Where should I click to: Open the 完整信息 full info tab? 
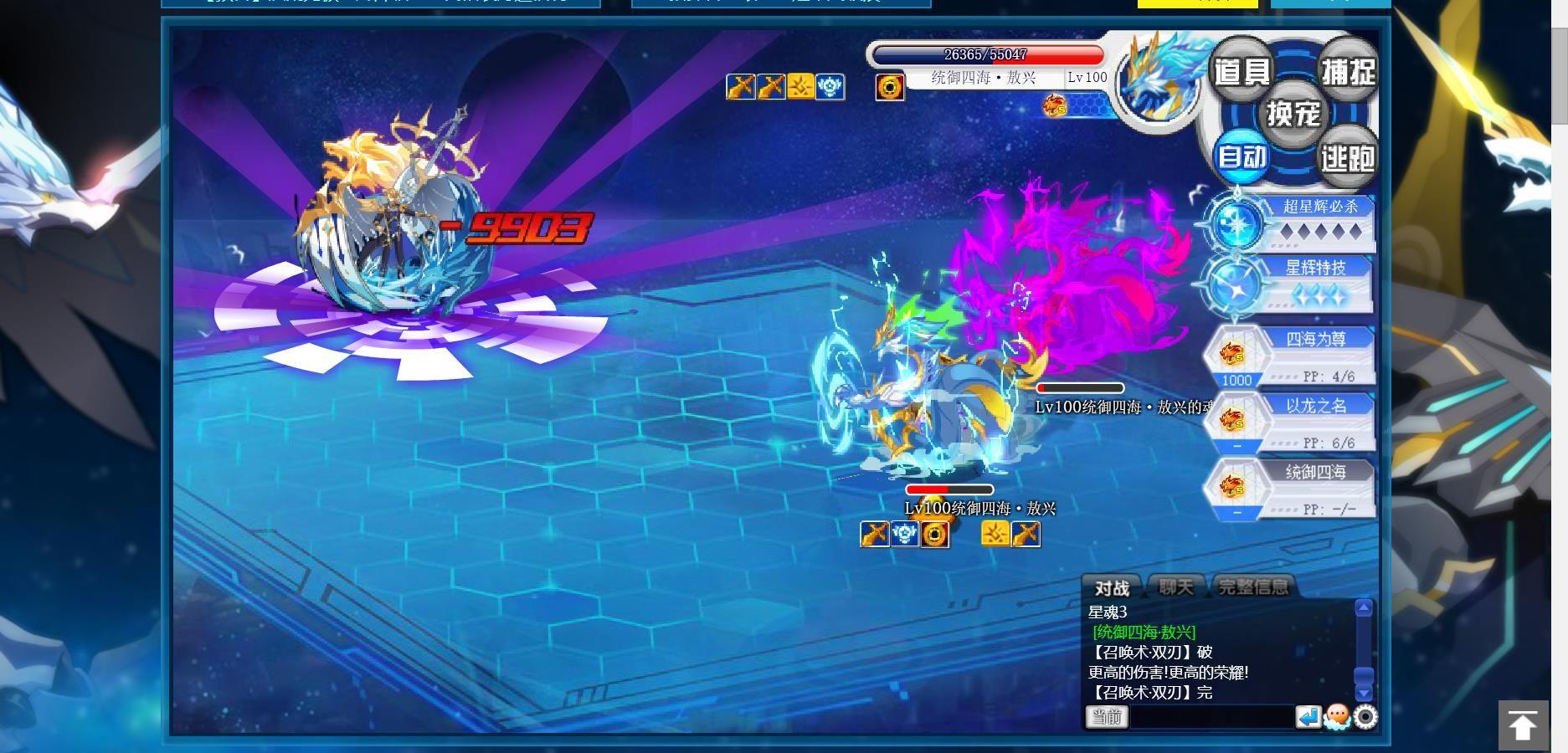[x=1253, y=587]
